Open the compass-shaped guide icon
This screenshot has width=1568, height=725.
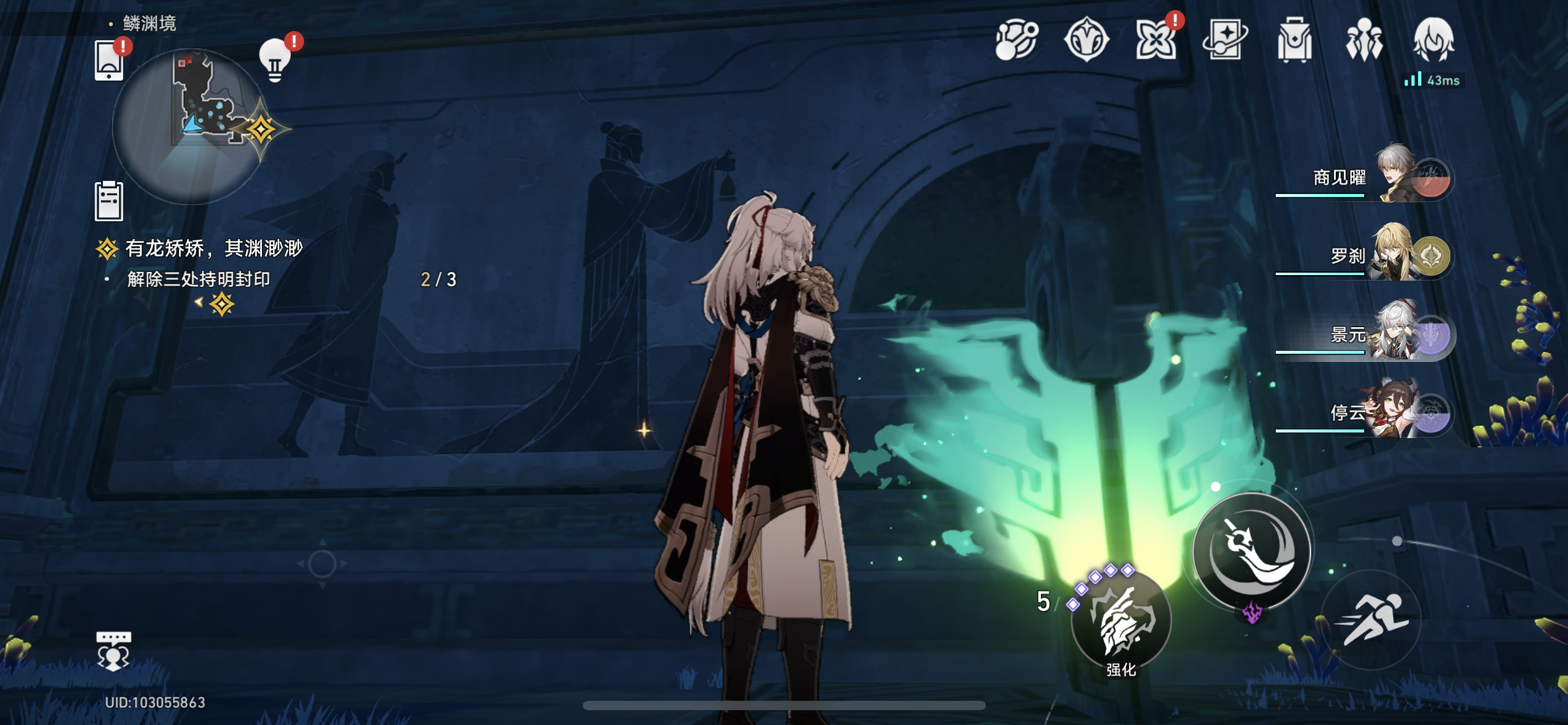(1086, 40)
